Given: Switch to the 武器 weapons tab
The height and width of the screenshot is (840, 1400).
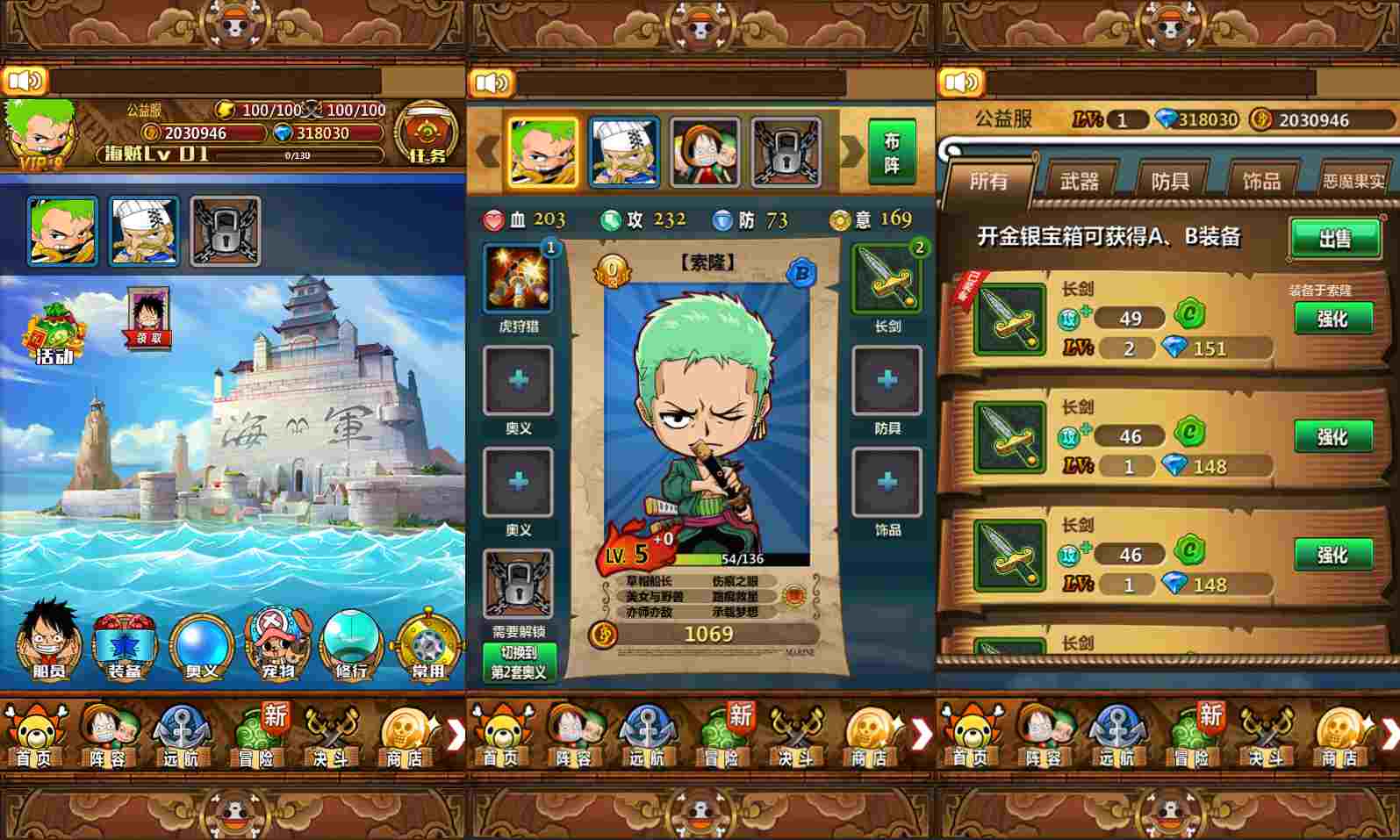Looking at the screenshot, I should pos(1080,181).
